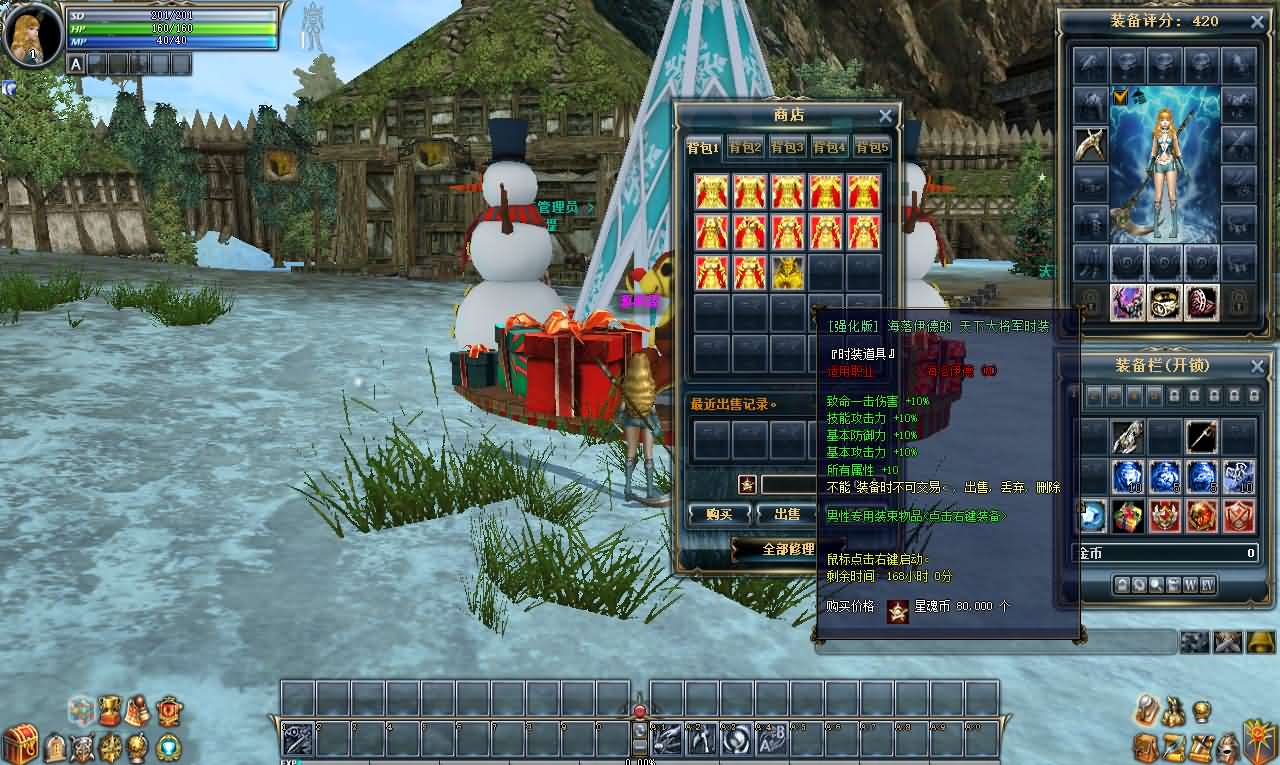Open the red treasure chest menu icon
The height and width of the screenshot is (765, 1280).
coord(19,744)
